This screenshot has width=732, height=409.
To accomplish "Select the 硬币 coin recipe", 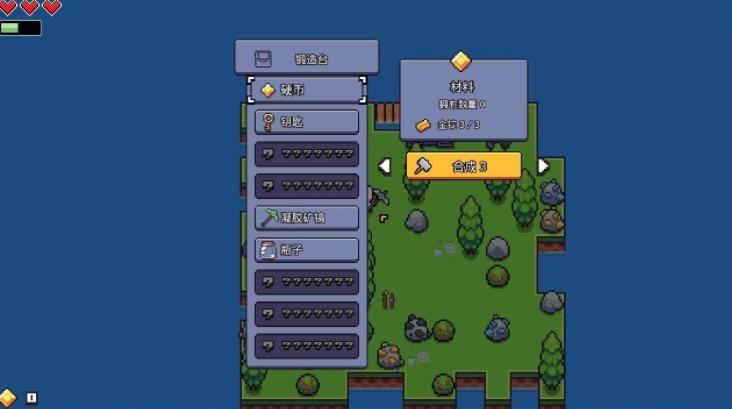I will pos(306,90).
